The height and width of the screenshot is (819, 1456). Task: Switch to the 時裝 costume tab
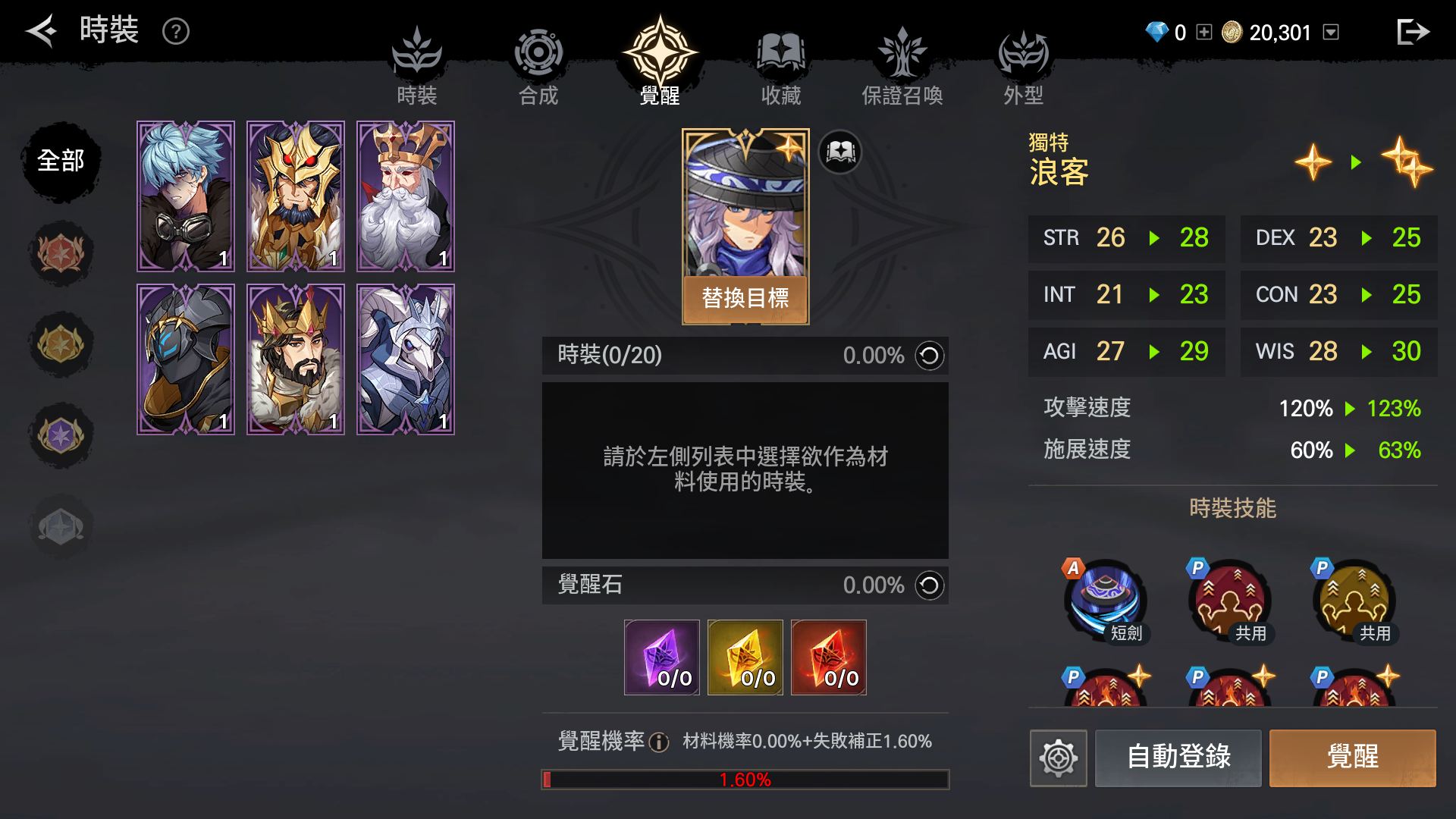(x=416, y=53)
